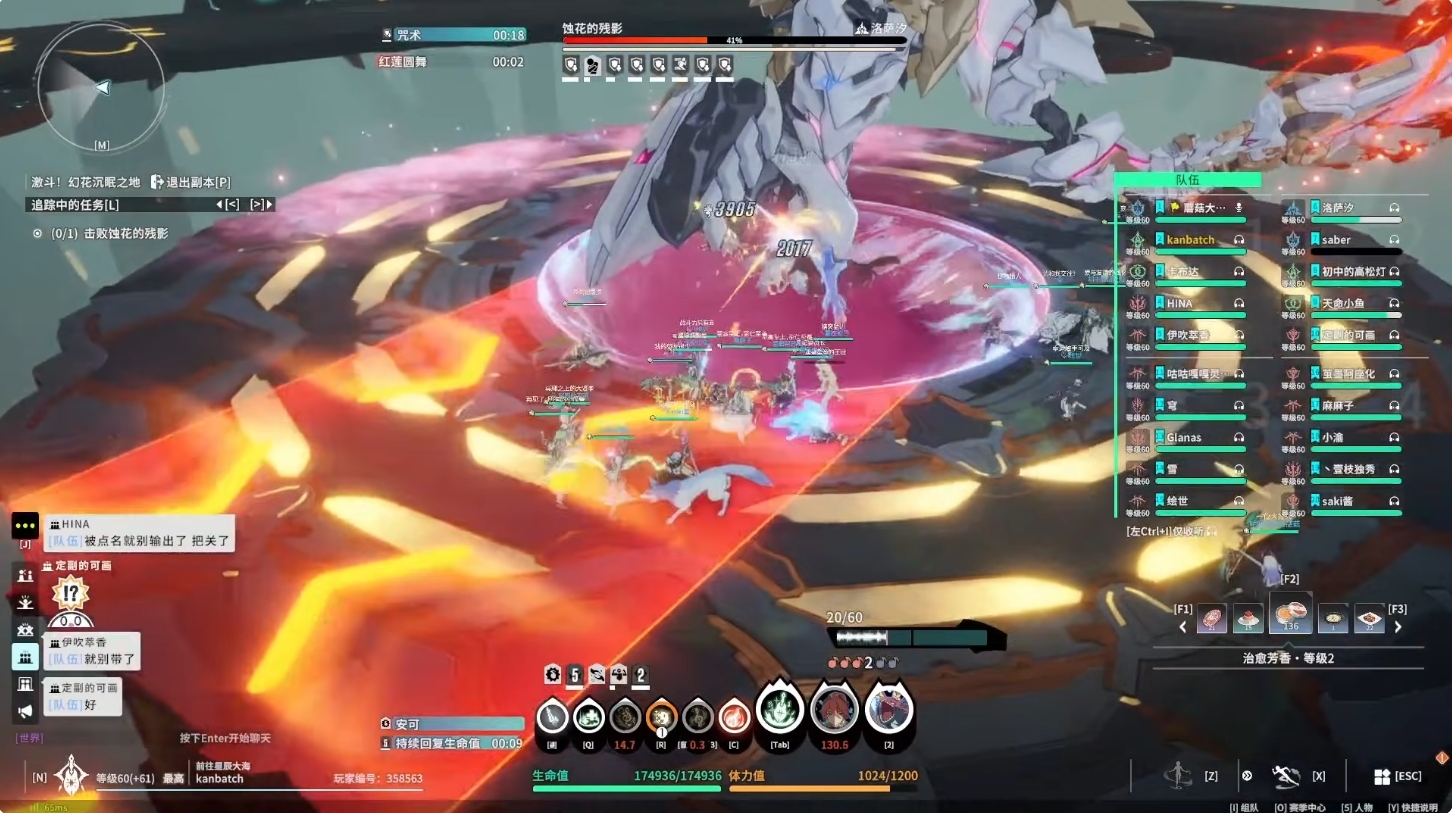1452x813 pixels.
Task: Click the chat input prompt 按下Enter开始聊天
Action: [225, 738]
